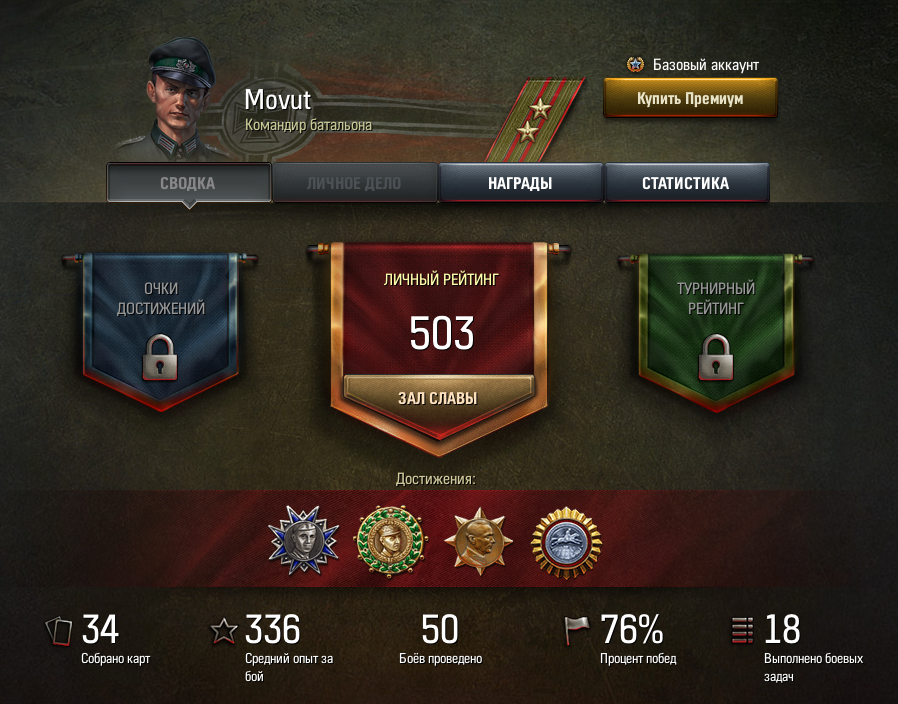Open the Статистика tab
Image resolution: width=898 pixels, height=704 pixels.
coord(685,183)
